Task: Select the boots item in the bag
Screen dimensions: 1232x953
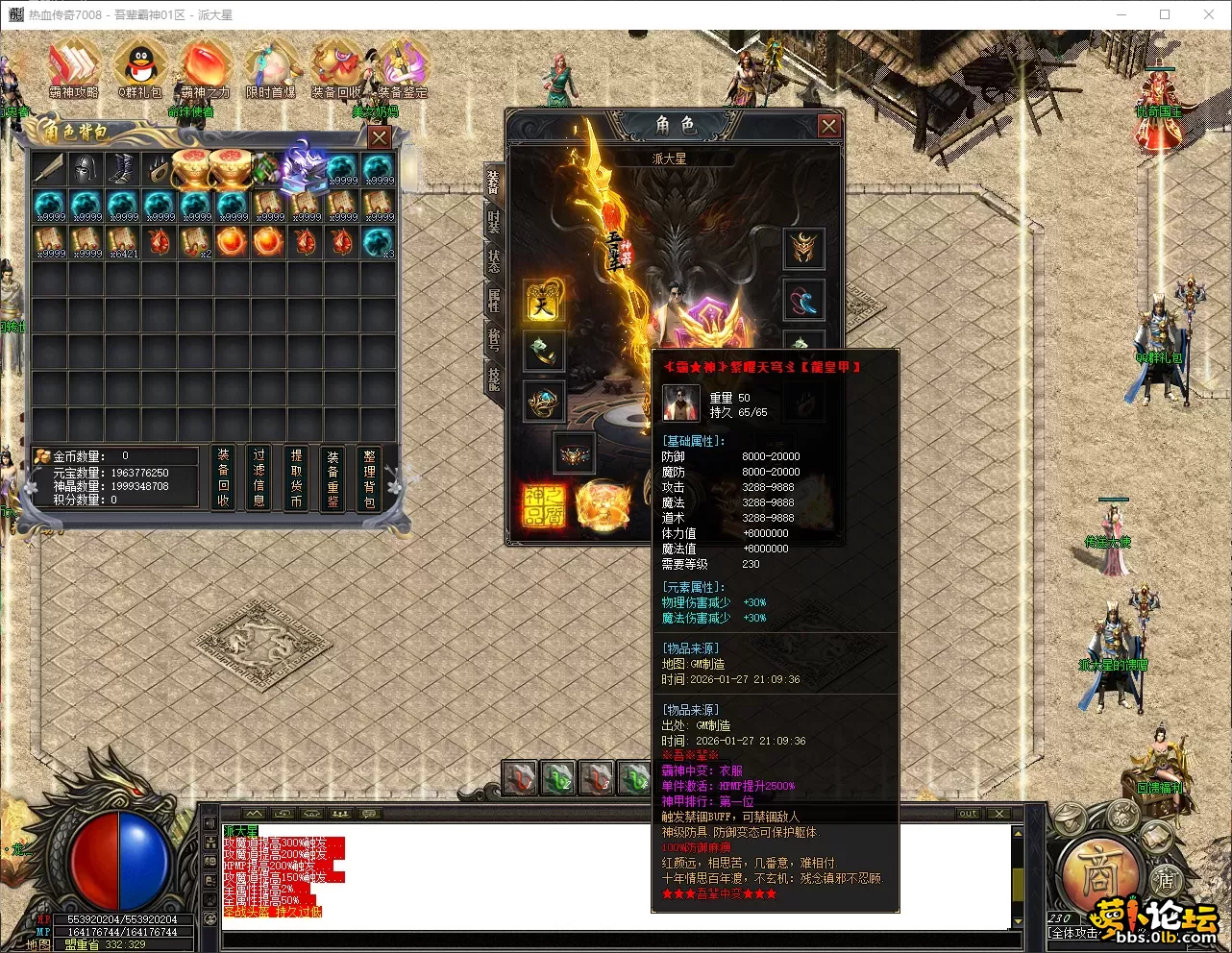Action: pyautogui.click(x=122, y=170)
